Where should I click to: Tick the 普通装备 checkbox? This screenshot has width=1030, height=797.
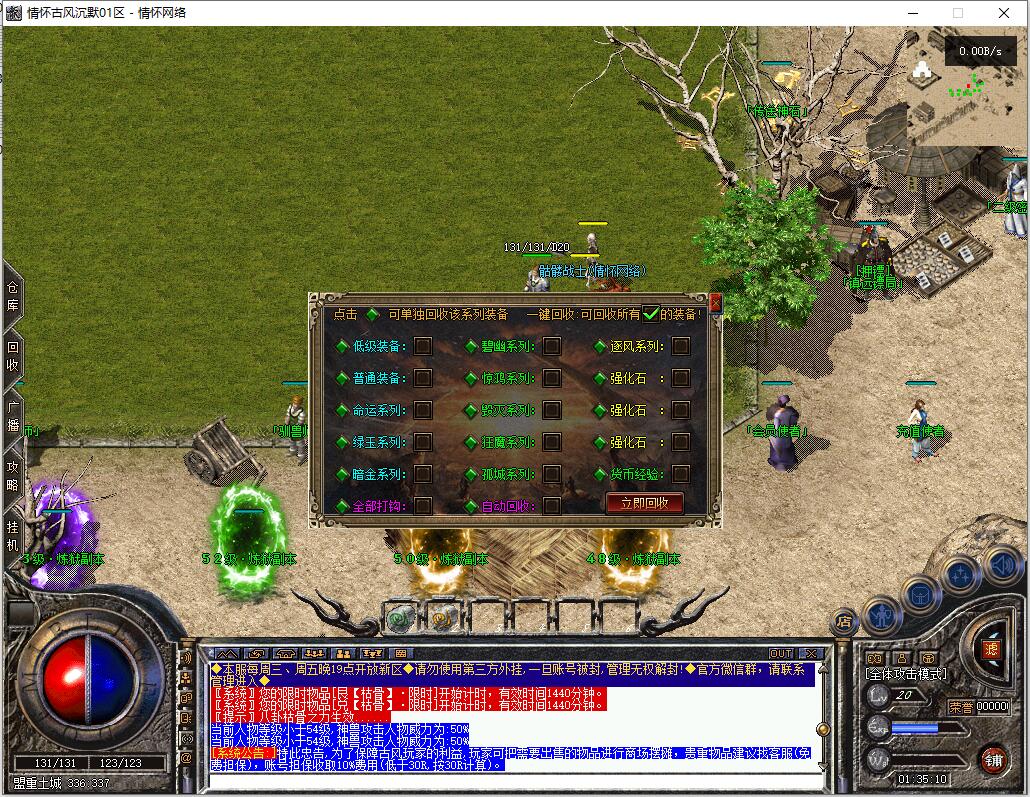pyautogui.click(x=423, y=378)
